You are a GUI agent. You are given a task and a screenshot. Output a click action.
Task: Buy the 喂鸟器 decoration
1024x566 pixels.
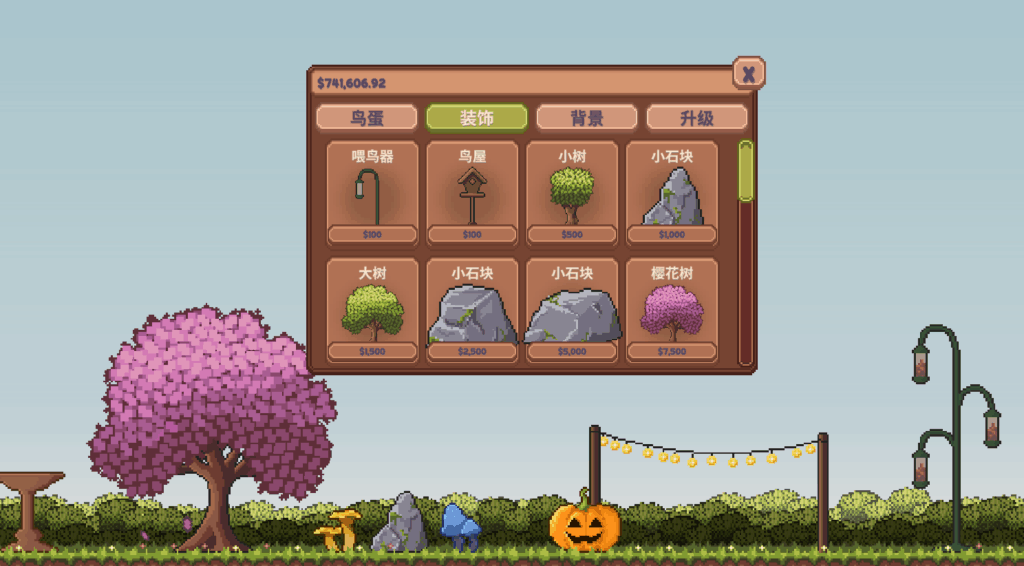point(372,193)
